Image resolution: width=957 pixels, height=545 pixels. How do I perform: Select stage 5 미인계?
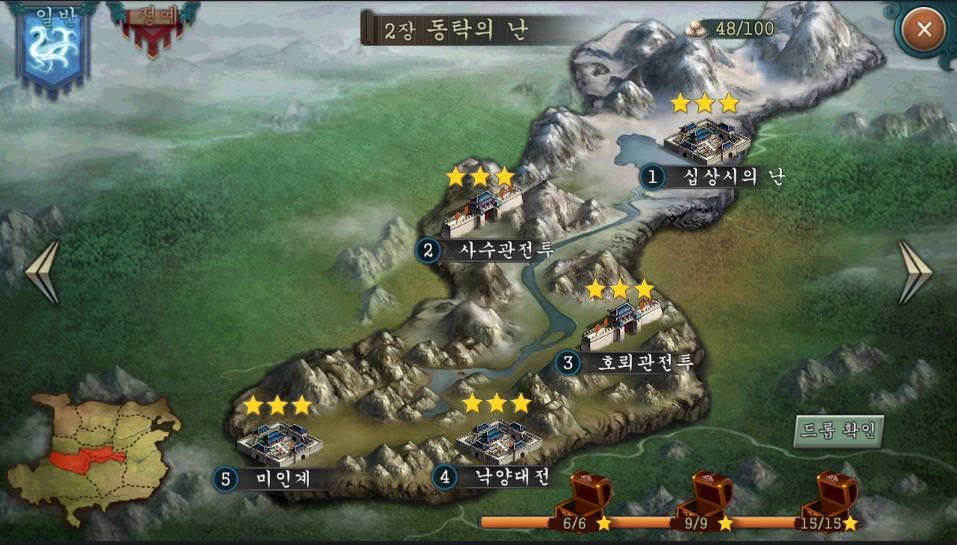[x=278, y=443]
